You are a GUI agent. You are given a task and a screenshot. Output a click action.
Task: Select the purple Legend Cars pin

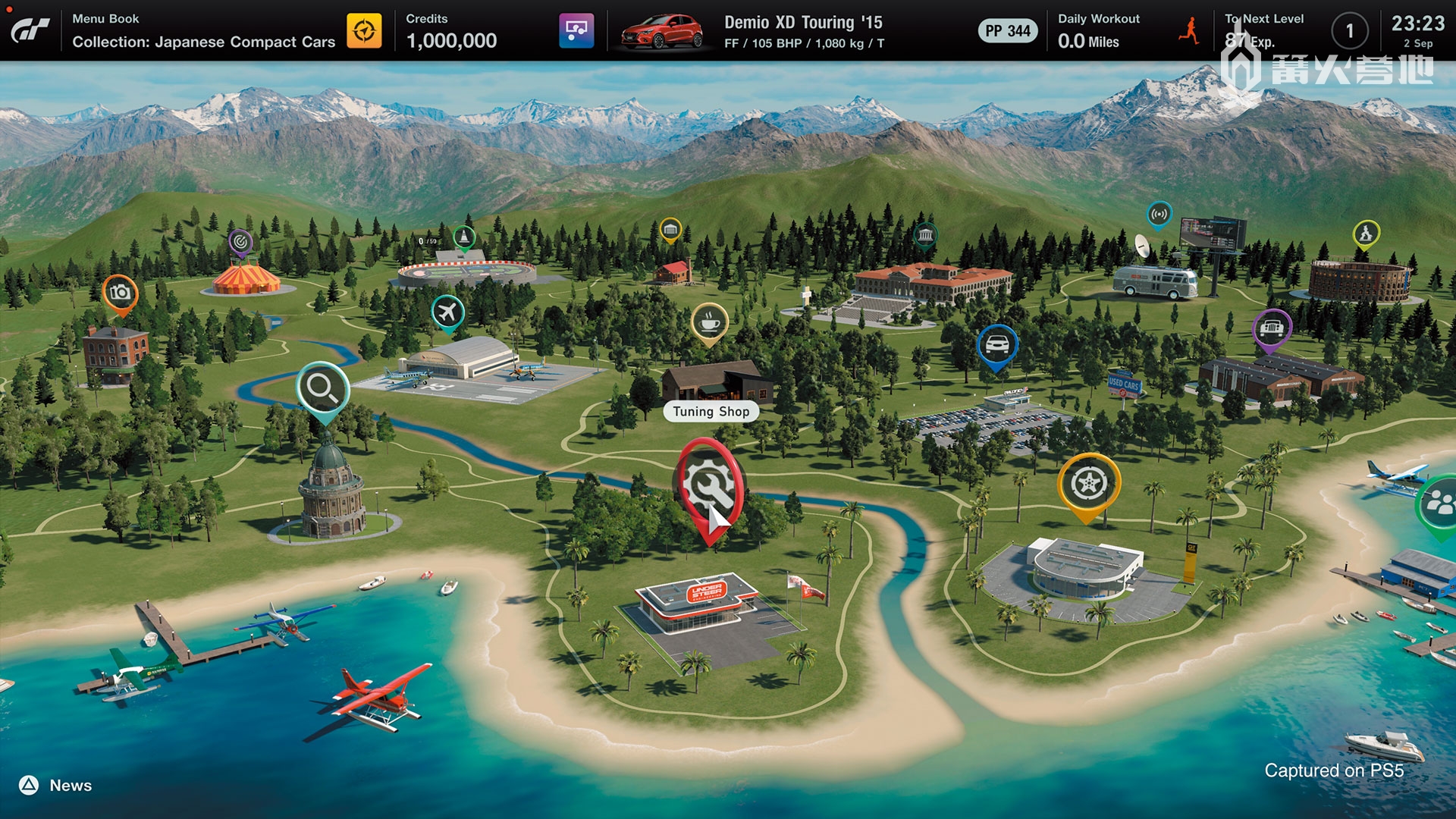pos(1272,328)
